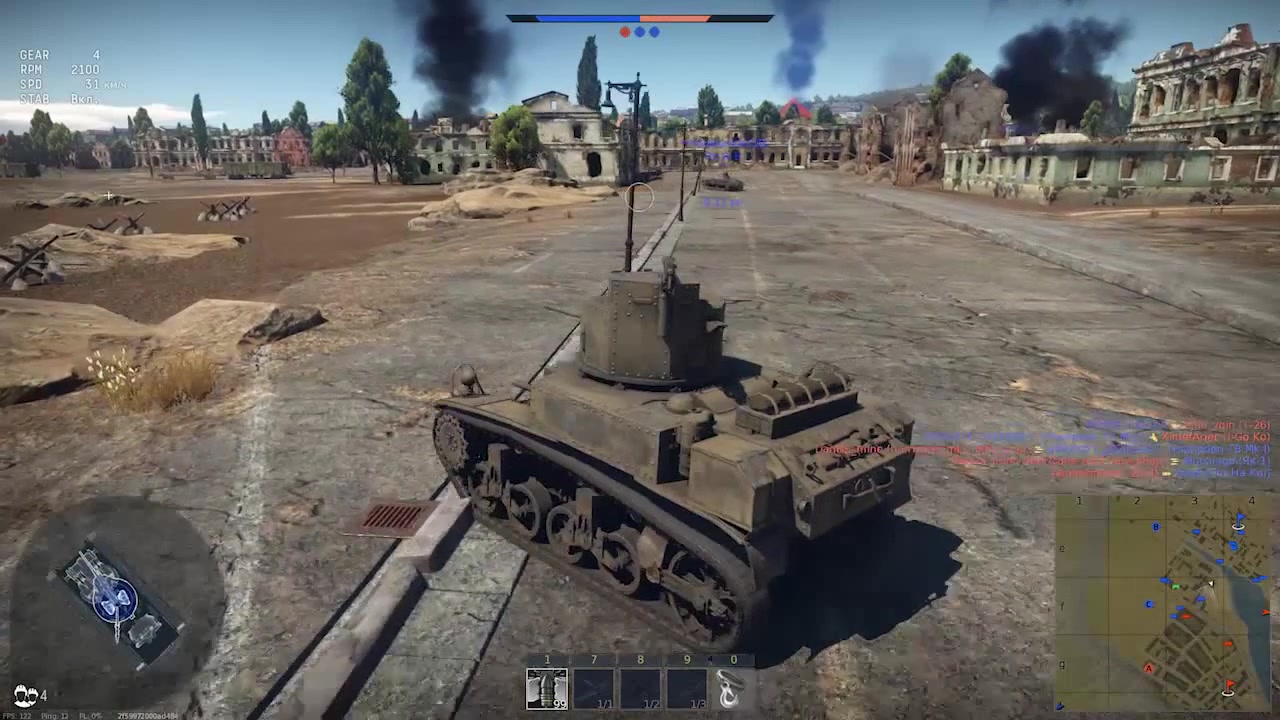Select the AP shell in ammo slot 1
1280x720 pixels.
[x=547, y=687]
